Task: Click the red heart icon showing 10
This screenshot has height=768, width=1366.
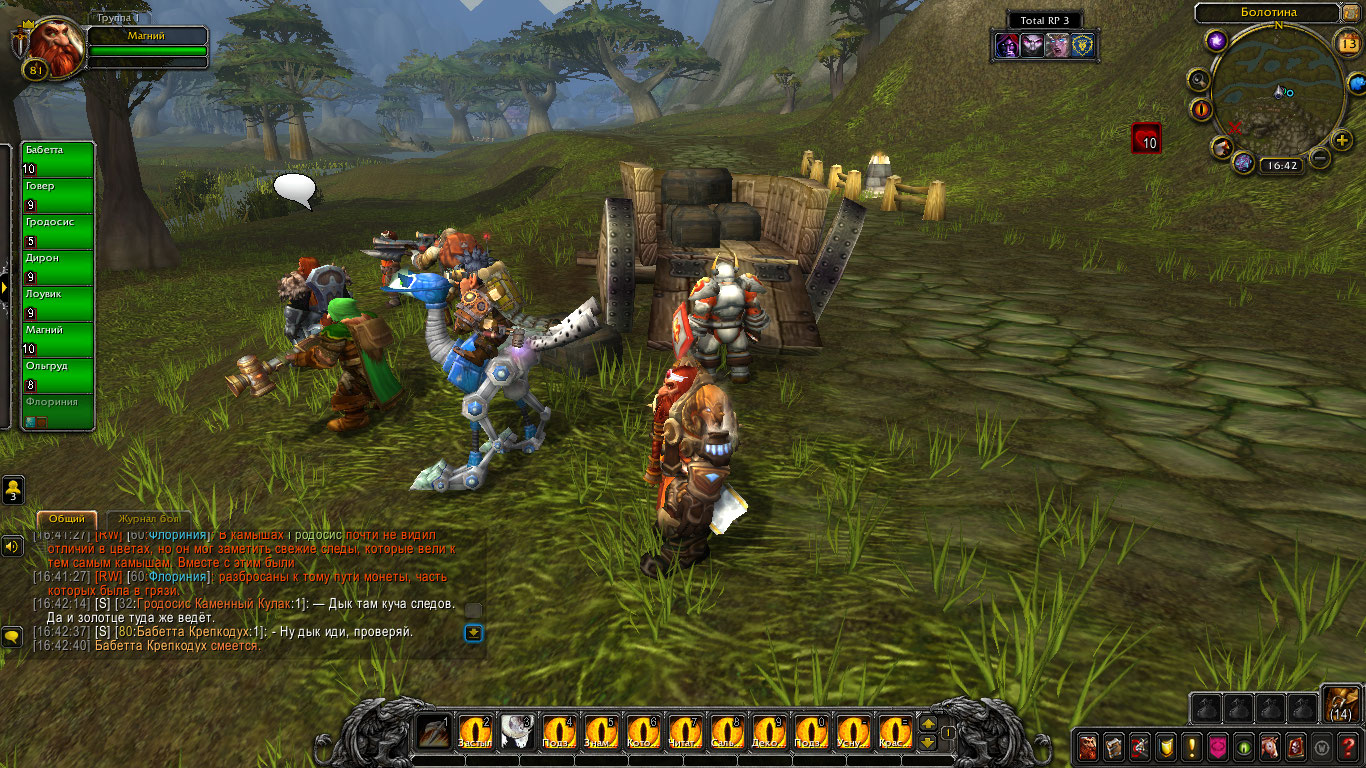Action: (x=1146, y=138)
